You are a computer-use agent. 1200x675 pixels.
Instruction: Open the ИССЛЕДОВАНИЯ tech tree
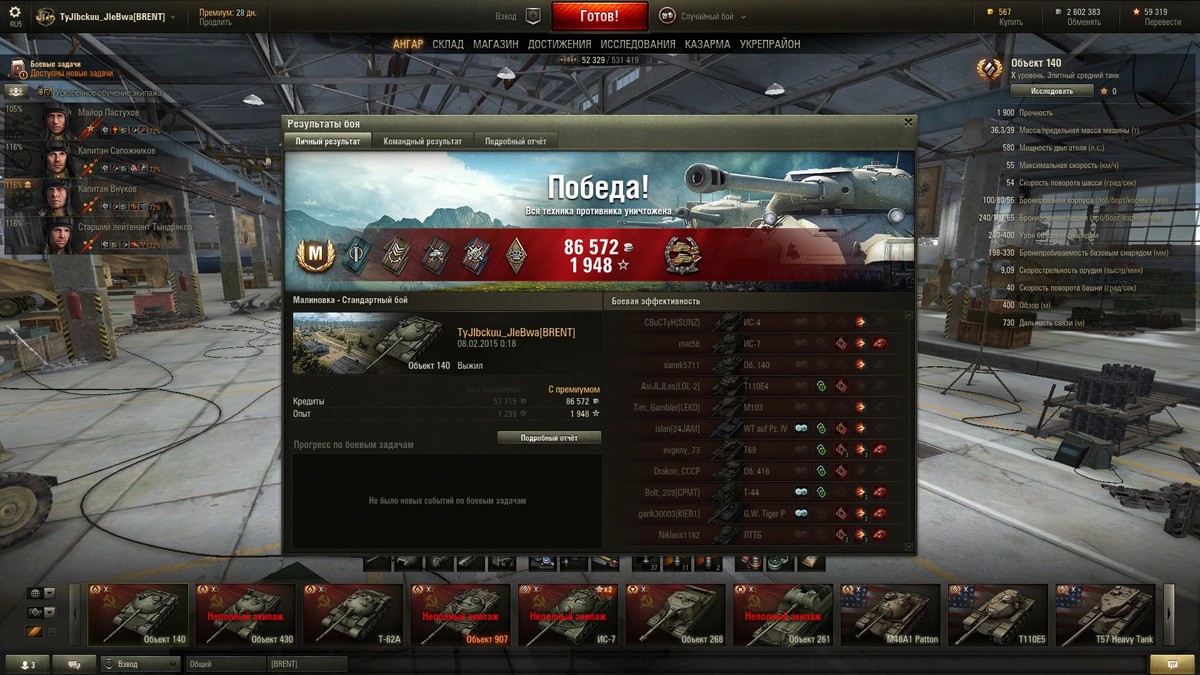[638, 44]
